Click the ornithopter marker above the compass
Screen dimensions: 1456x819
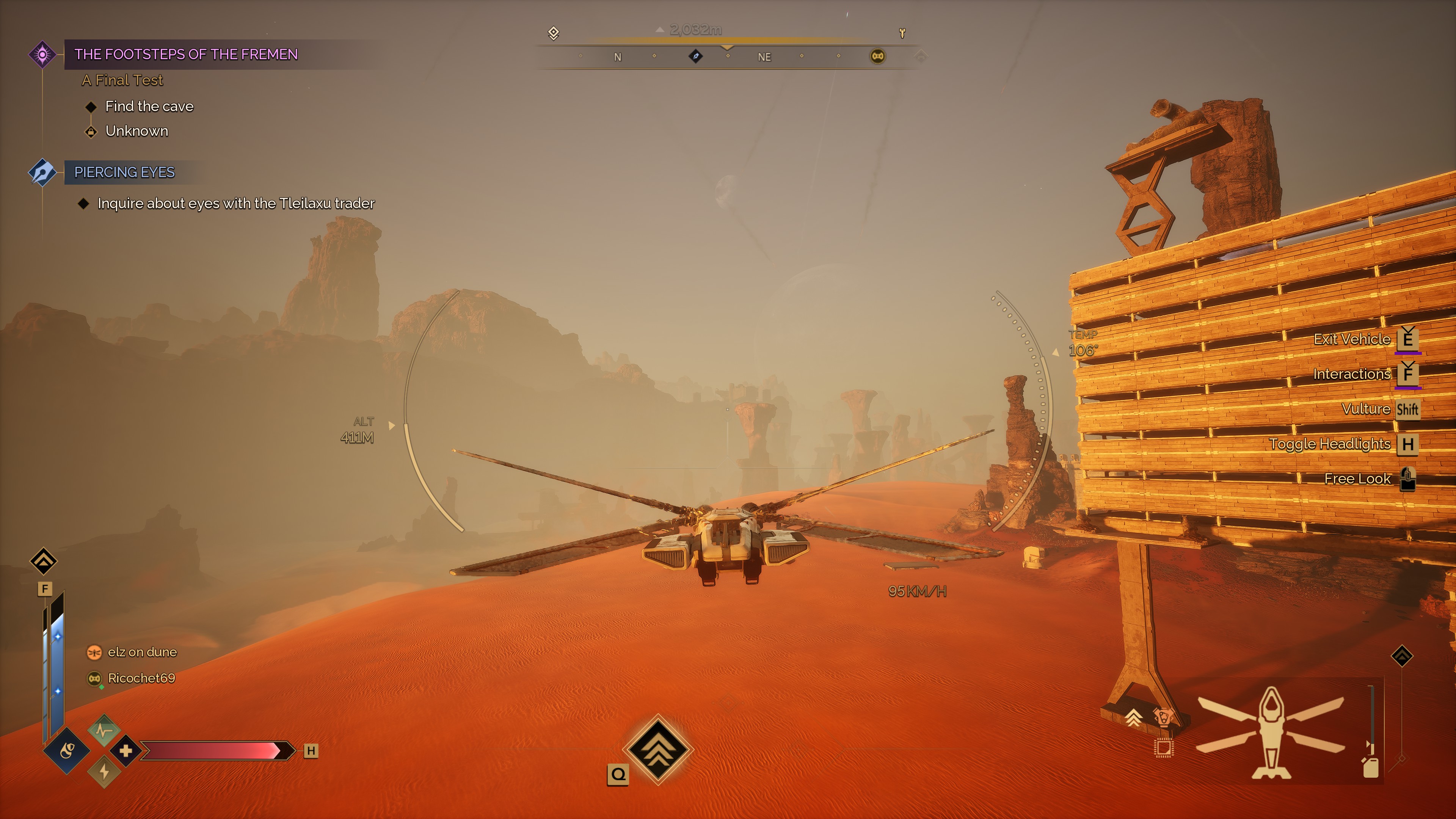tap(902, 33)
